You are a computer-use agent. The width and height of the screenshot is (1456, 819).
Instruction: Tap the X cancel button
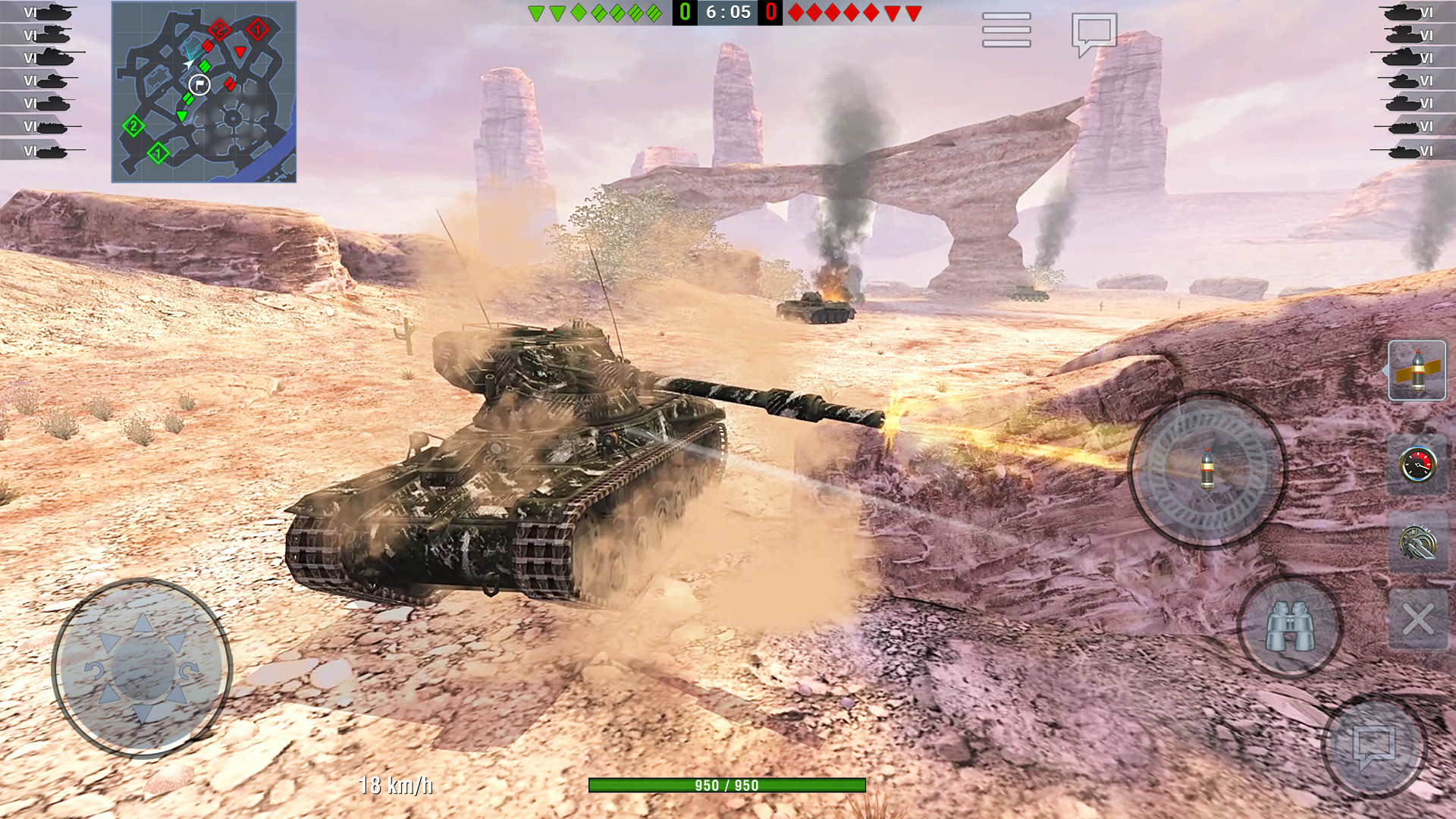1417,620
